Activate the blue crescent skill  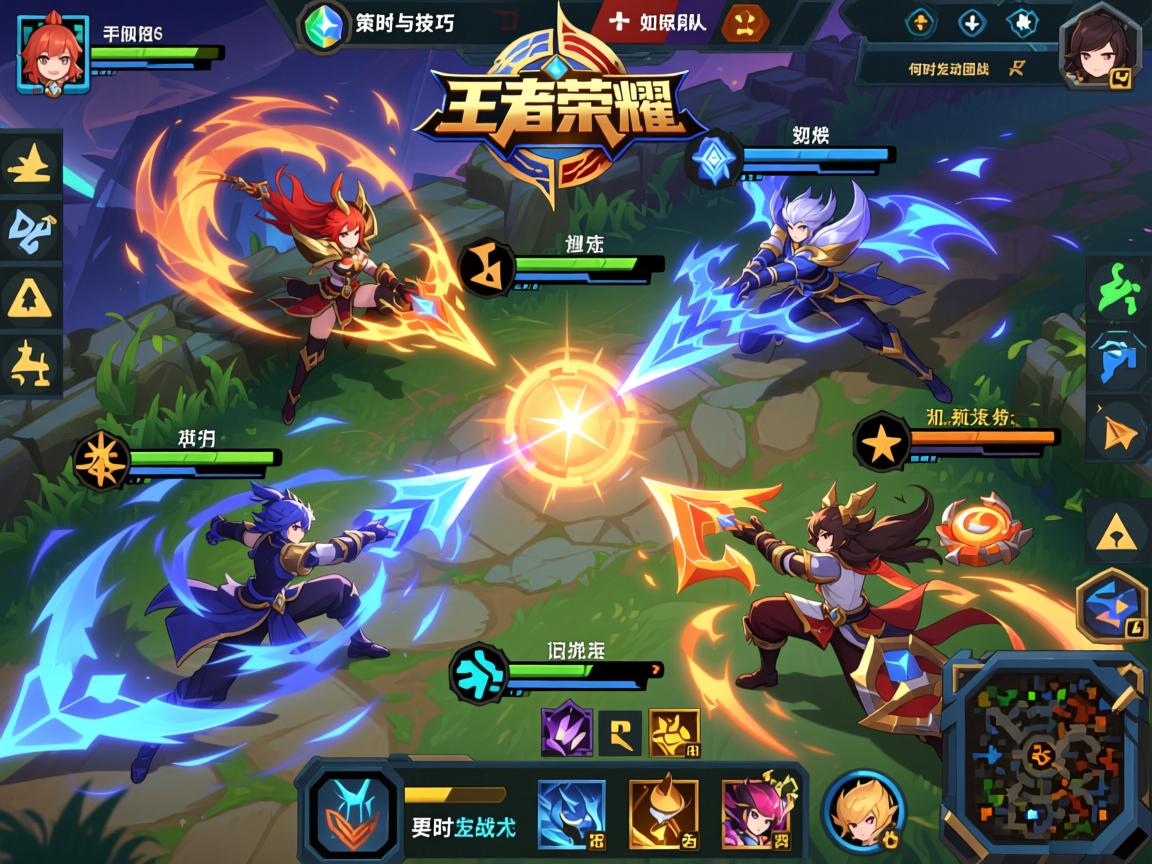[571, 814]
